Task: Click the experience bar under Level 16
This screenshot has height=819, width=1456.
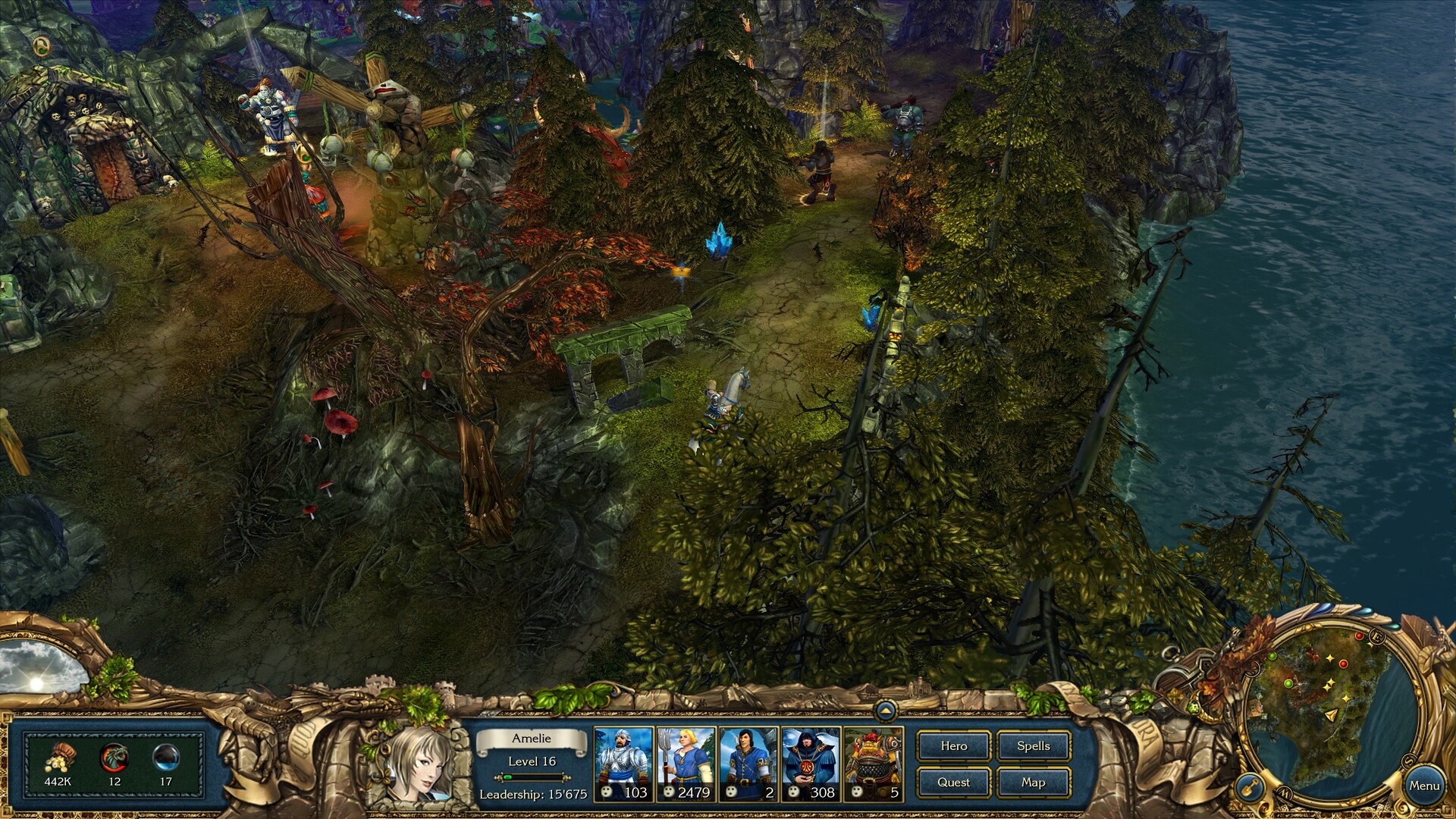Action: click(531, 777)
